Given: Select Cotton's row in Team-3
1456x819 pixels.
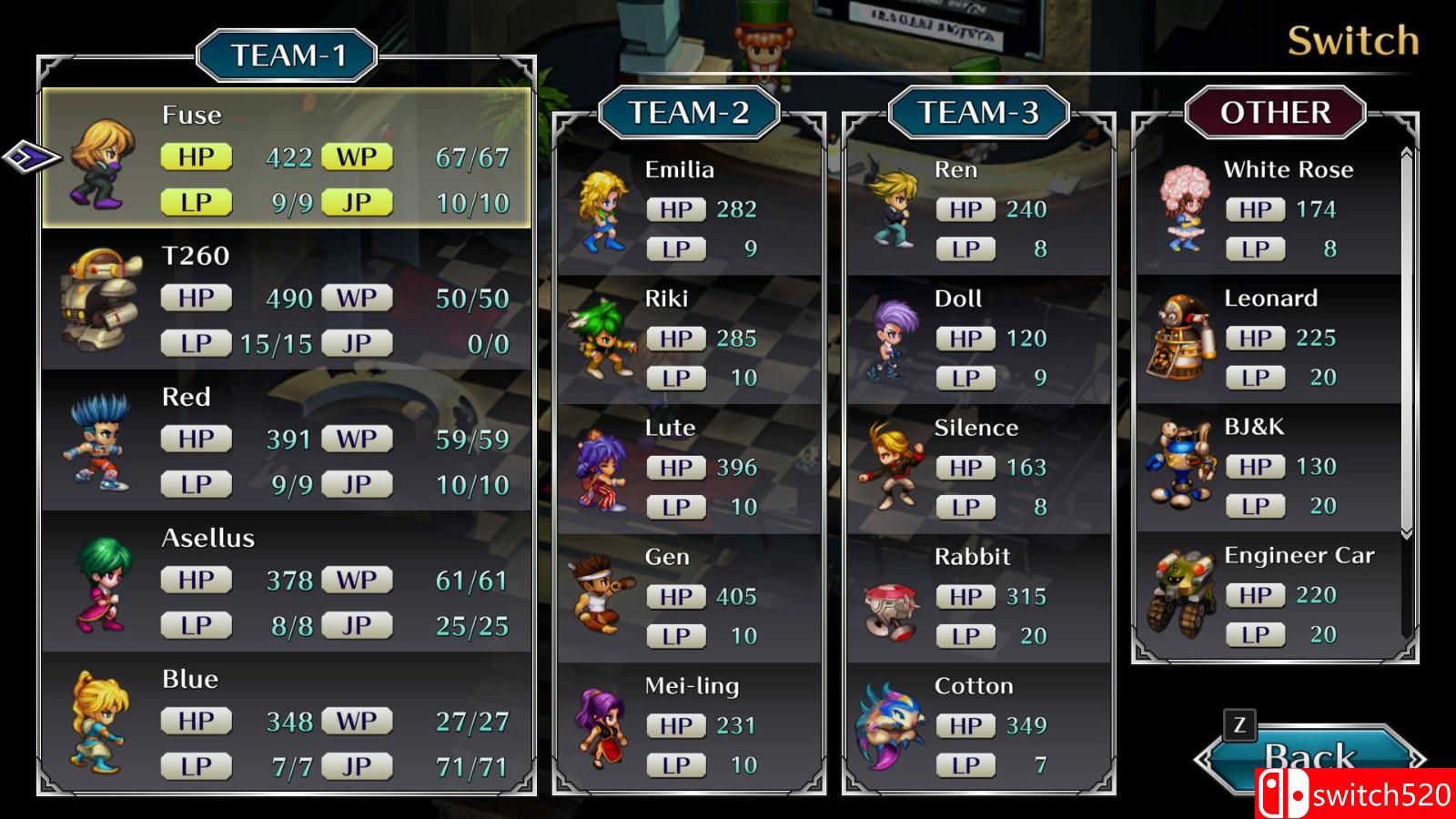Looking at the screenshot, I should point(978,727).
